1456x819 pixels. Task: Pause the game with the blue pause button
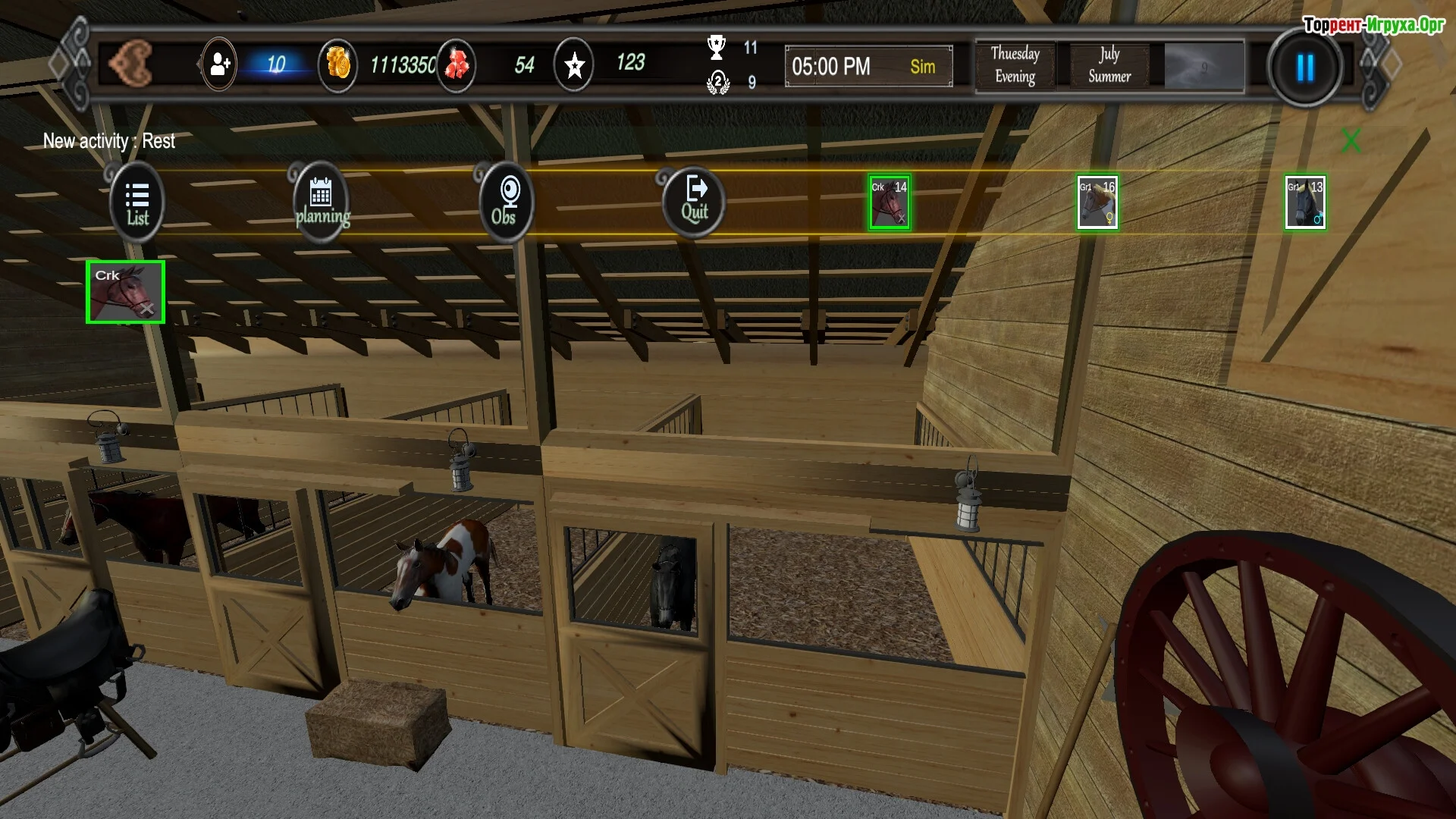tap(1305, 68)
